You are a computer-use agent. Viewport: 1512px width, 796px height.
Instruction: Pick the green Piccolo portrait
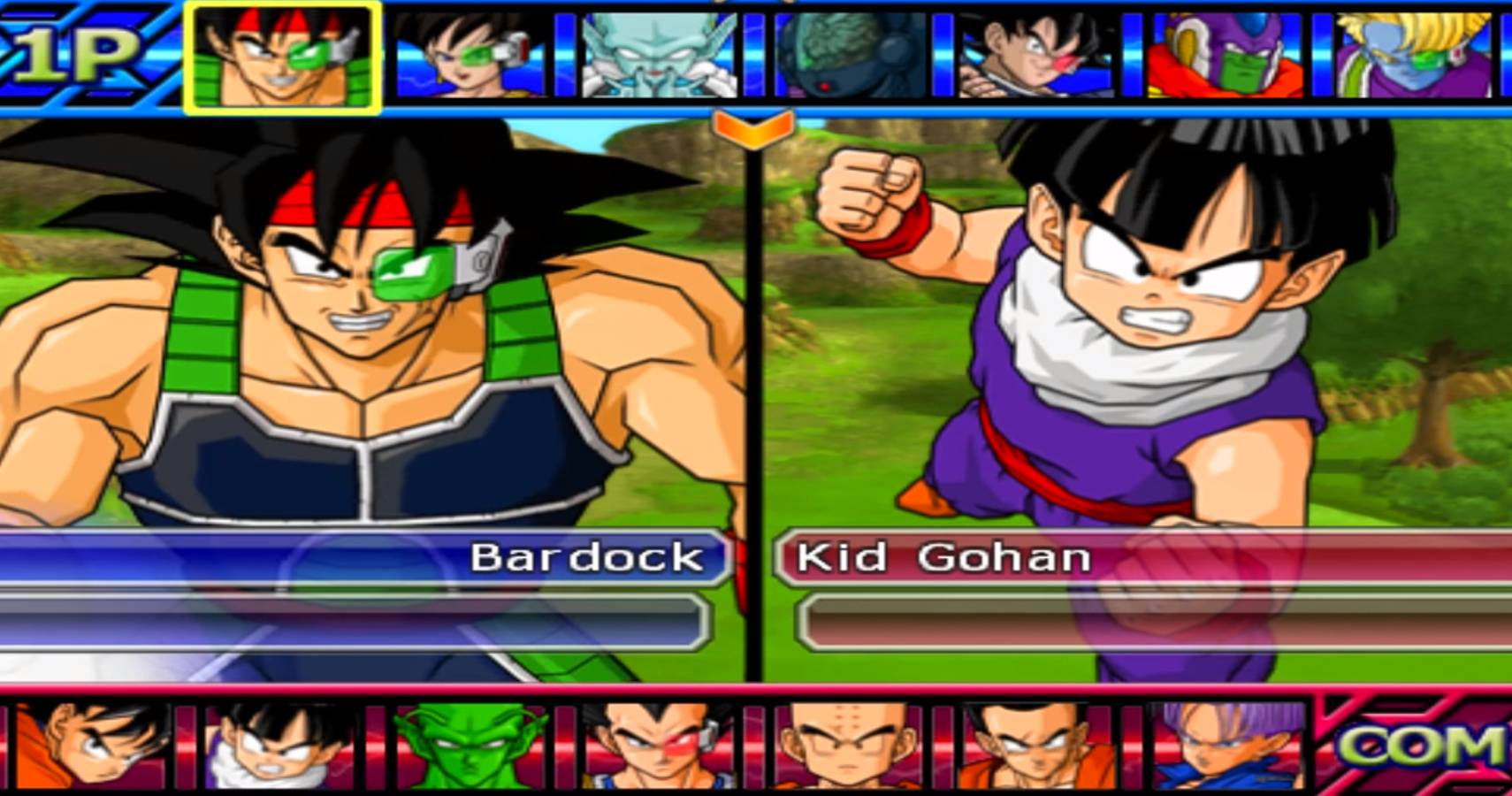470,745
